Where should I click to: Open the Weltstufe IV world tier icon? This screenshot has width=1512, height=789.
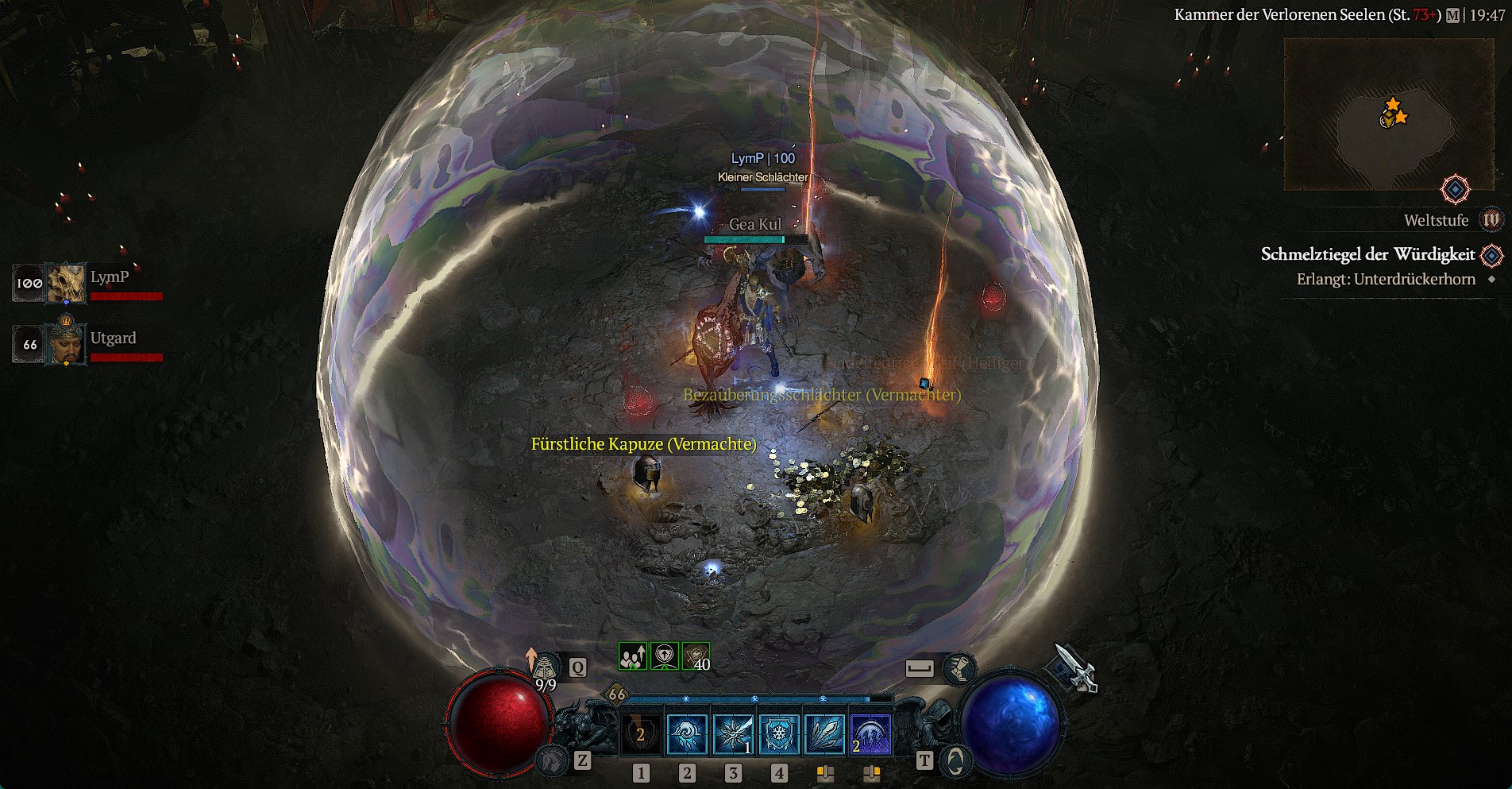pyautogui.click(x=1491, y=220)
